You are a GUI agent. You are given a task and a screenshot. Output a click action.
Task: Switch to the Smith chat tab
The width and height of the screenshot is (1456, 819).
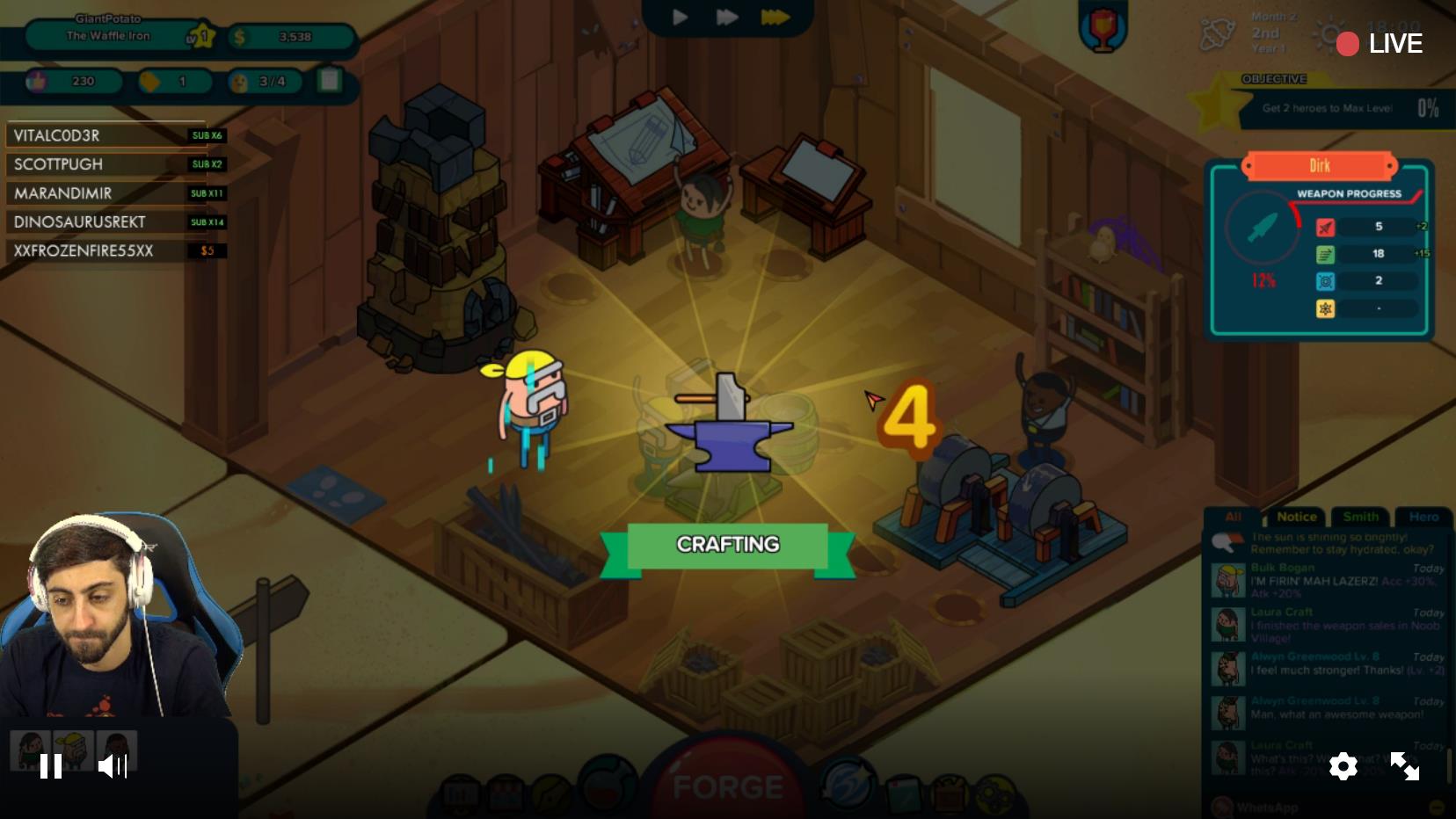pyautogui.click(x=1359, y=517)
